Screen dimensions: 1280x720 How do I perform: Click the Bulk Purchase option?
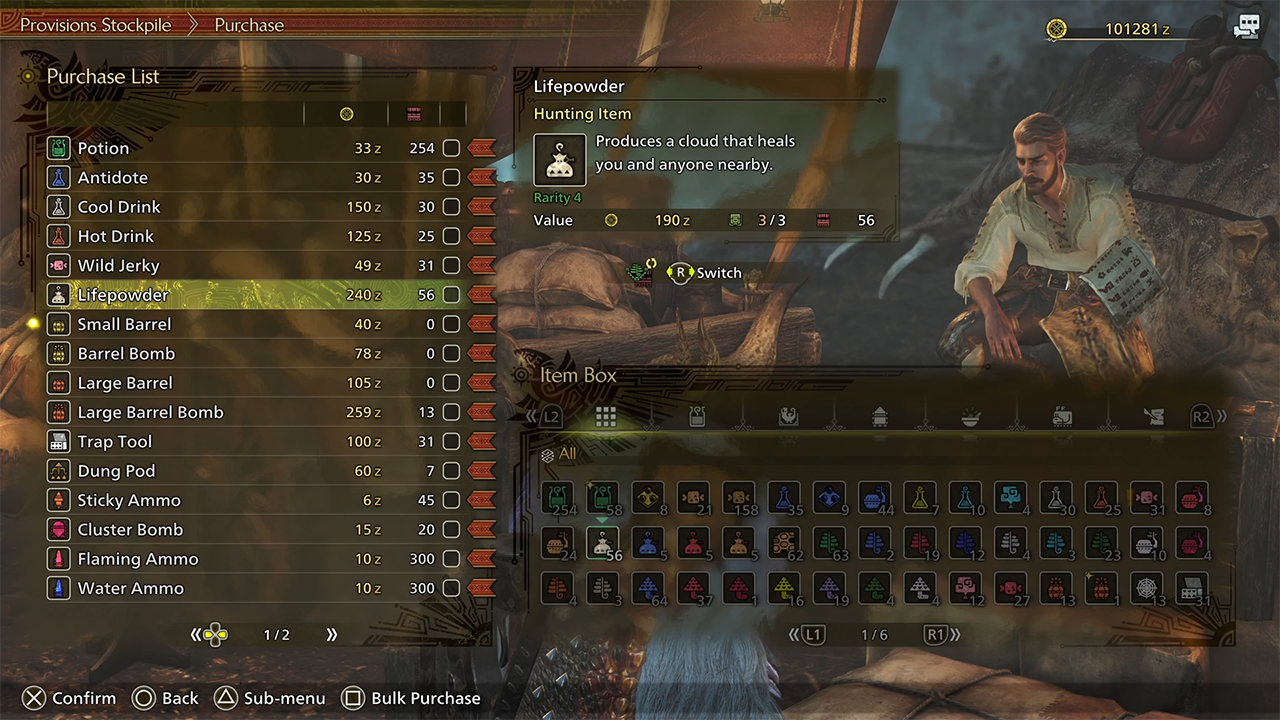[412, 698]
